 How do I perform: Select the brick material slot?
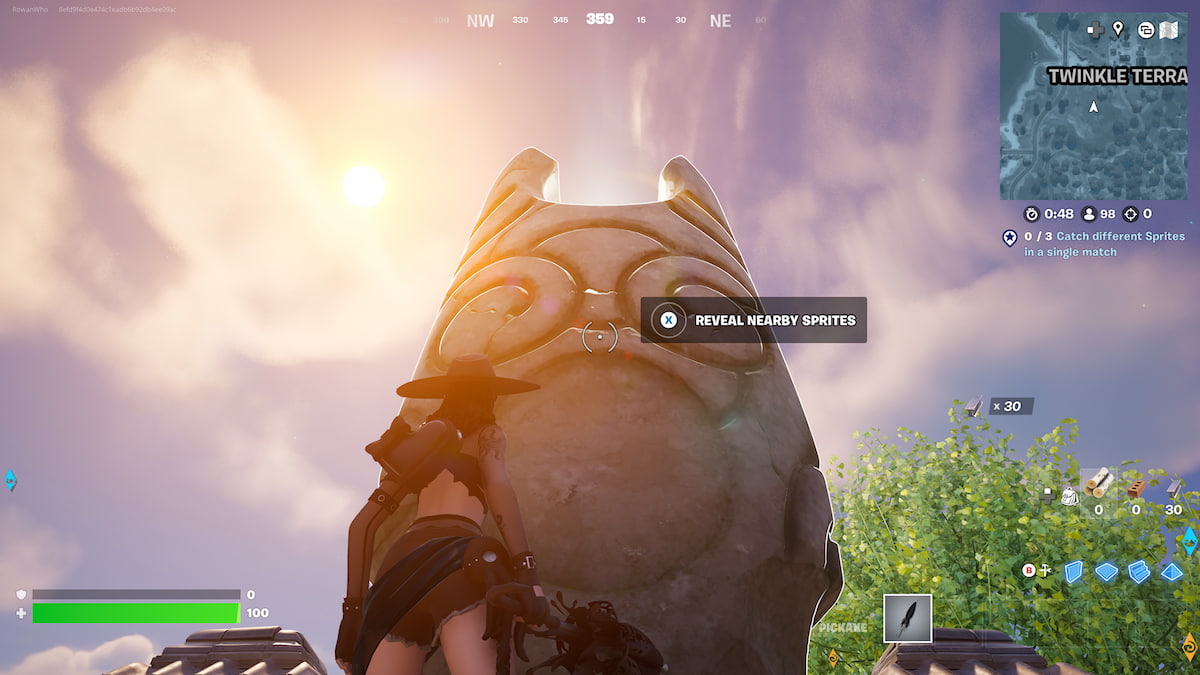coord(1135,489)
